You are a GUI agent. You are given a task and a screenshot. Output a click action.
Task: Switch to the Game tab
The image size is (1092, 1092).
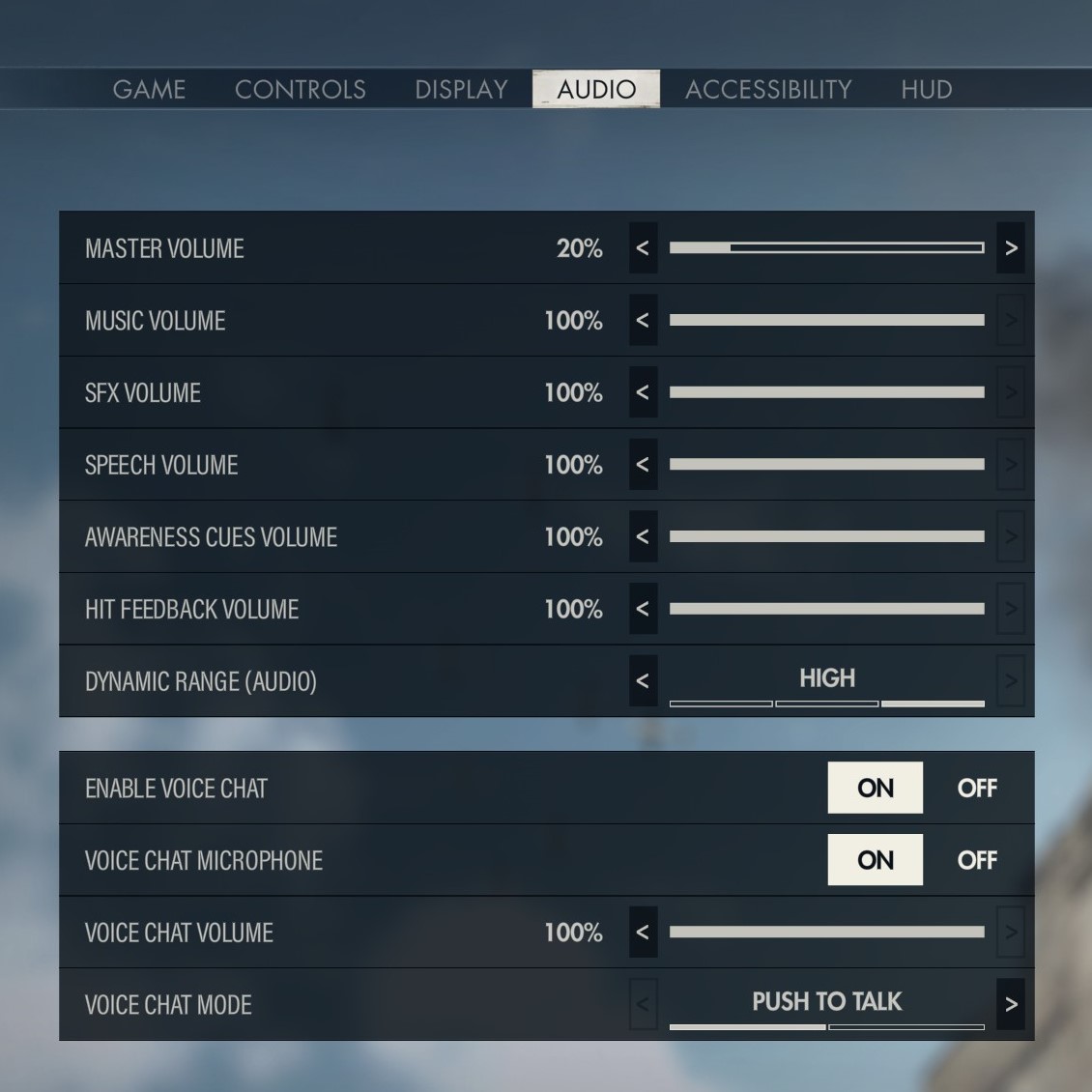click(149, 90)
